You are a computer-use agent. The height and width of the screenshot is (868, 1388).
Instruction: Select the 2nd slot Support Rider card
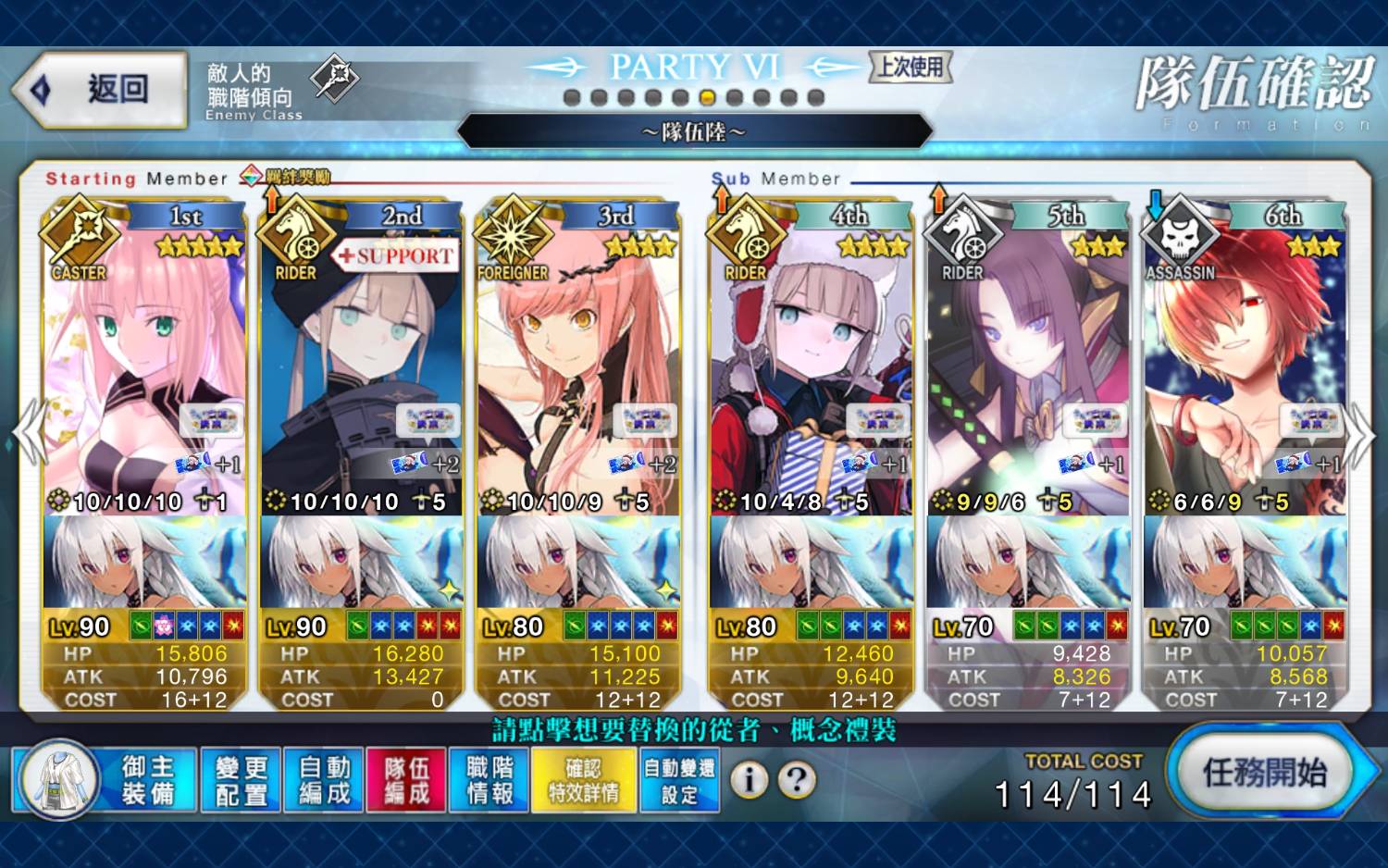click(x=362, y=370)
